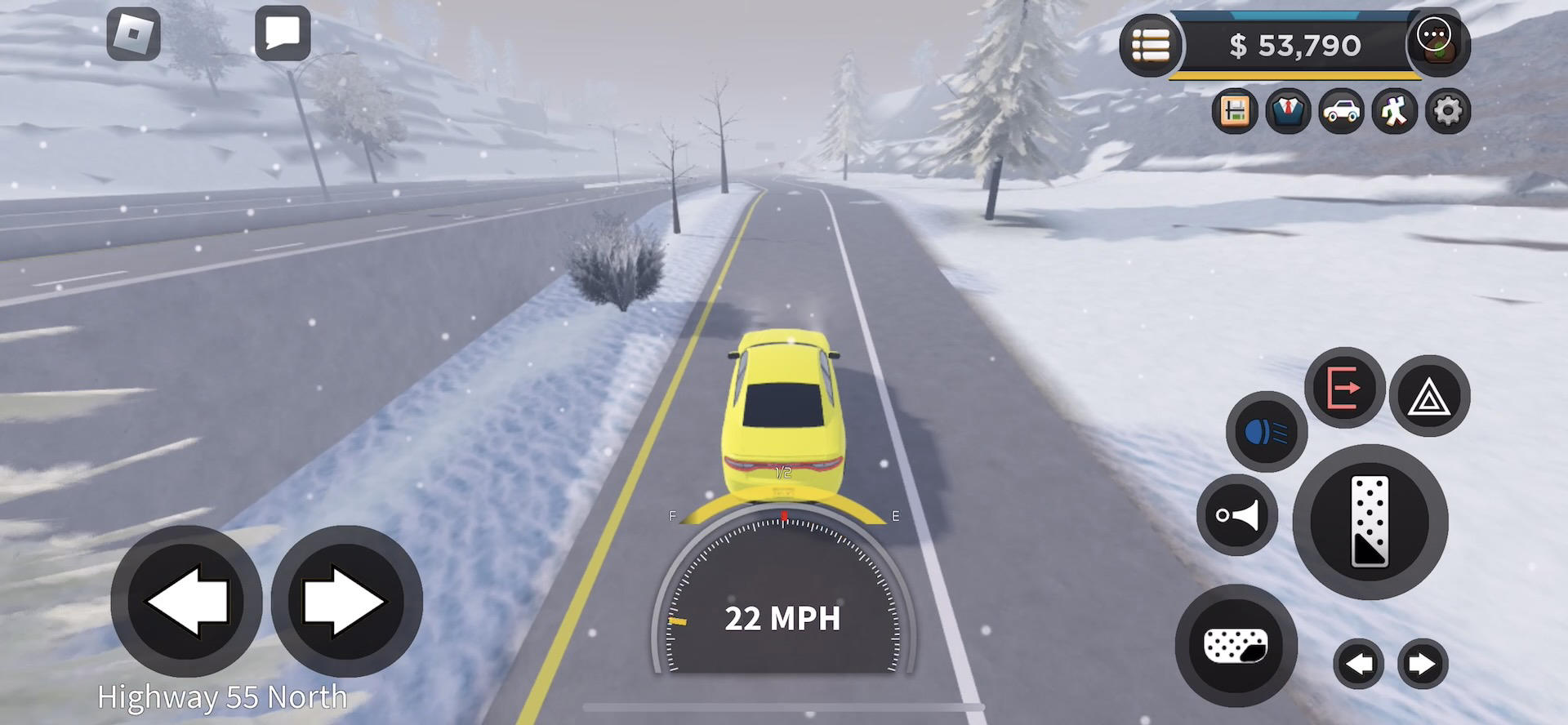
Task: Open the white car vehicles menu
Action: click(1341, 111)
